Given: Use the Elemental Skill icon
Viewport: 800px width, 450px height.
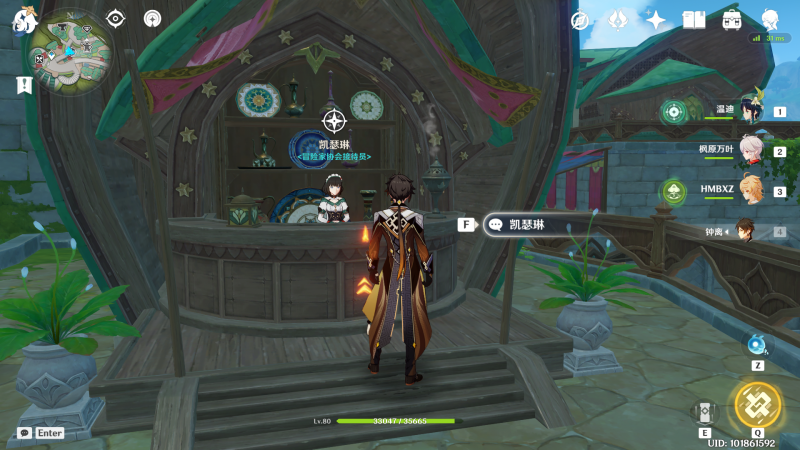Looking at the screenshot, I should pos(705,412).
